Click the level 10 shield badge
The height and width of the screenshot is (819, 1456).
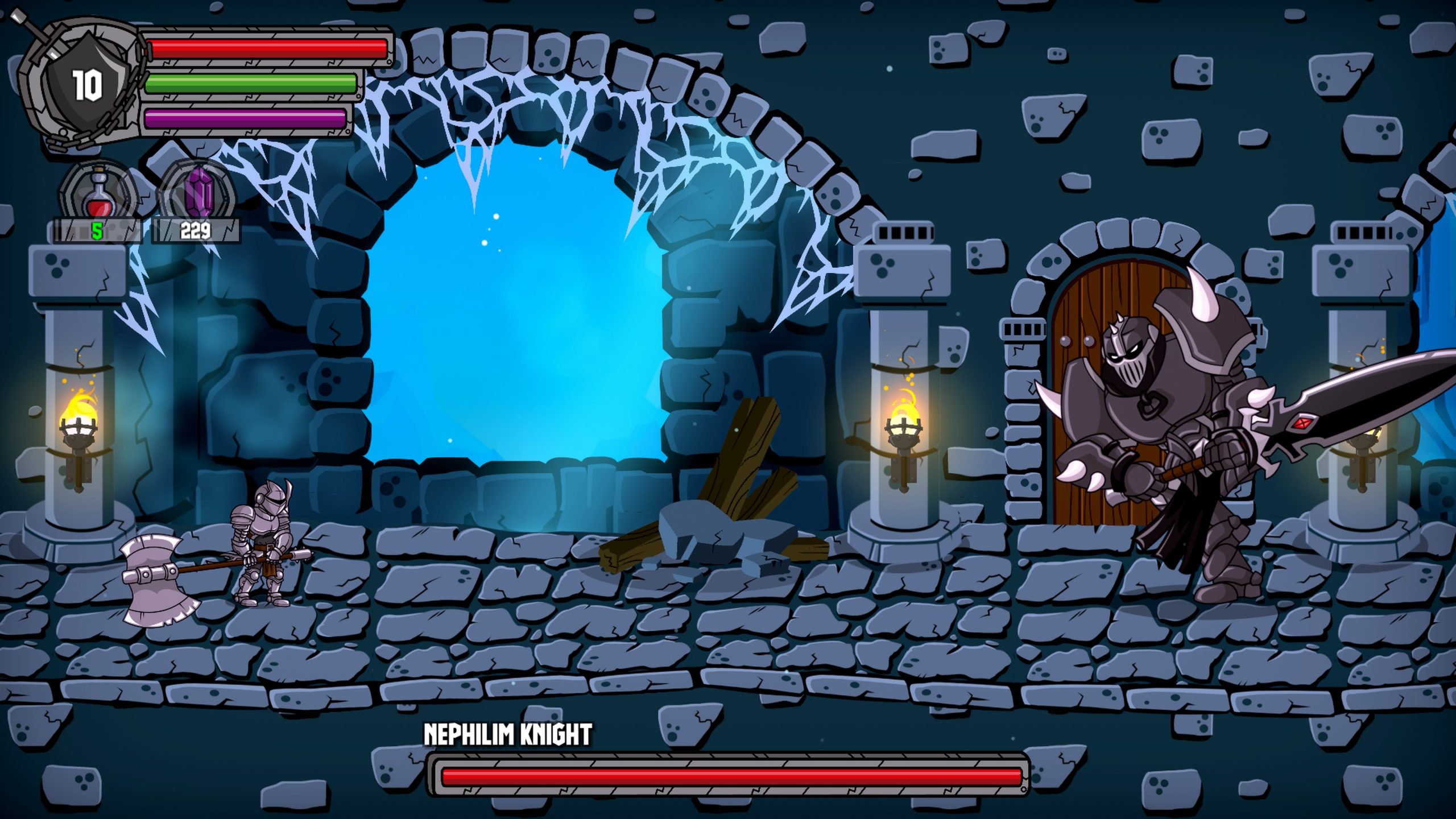(86, 85)
